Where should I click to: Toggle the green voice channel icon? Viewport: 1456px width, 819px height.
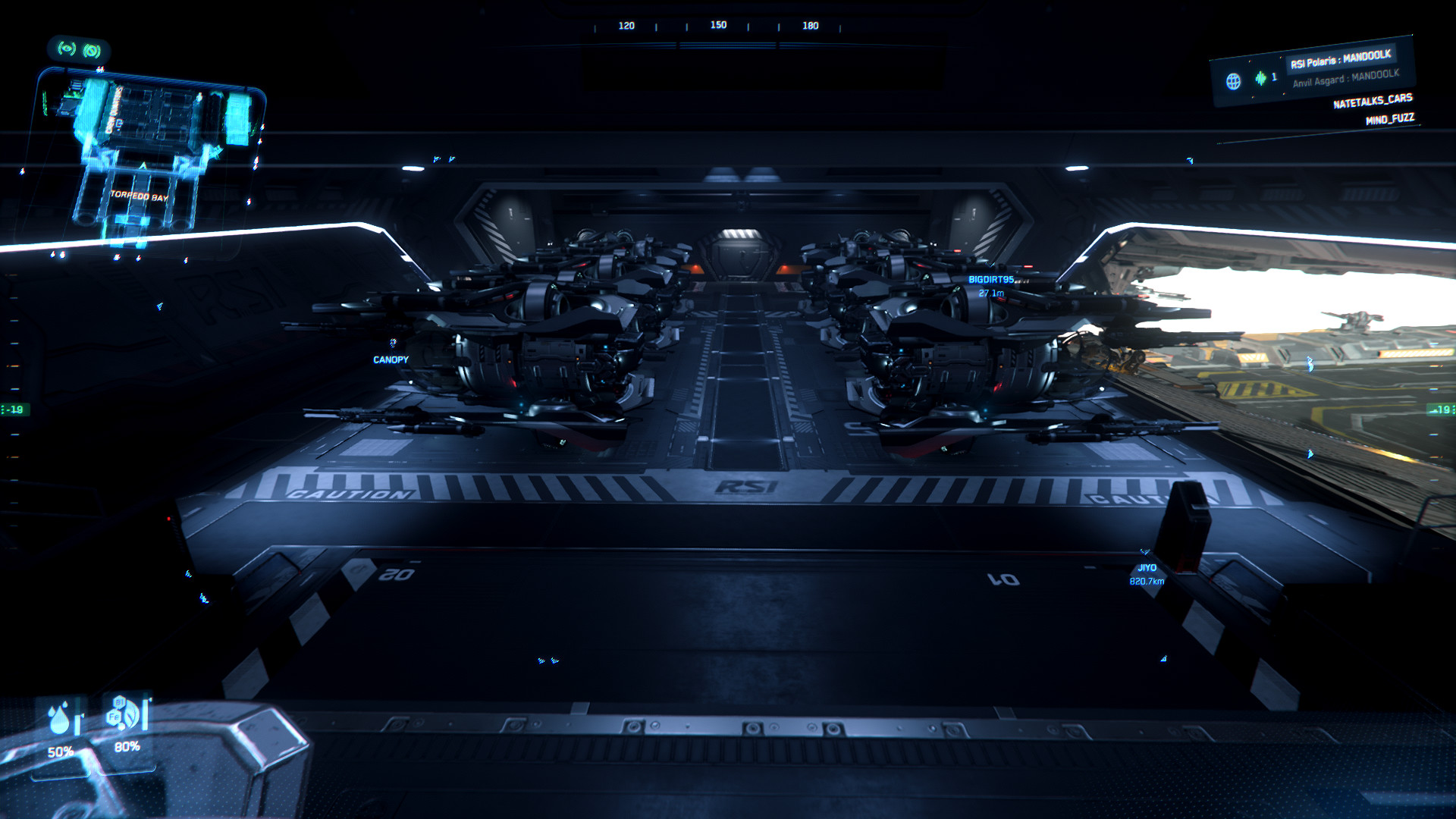tap(1260, 78)
